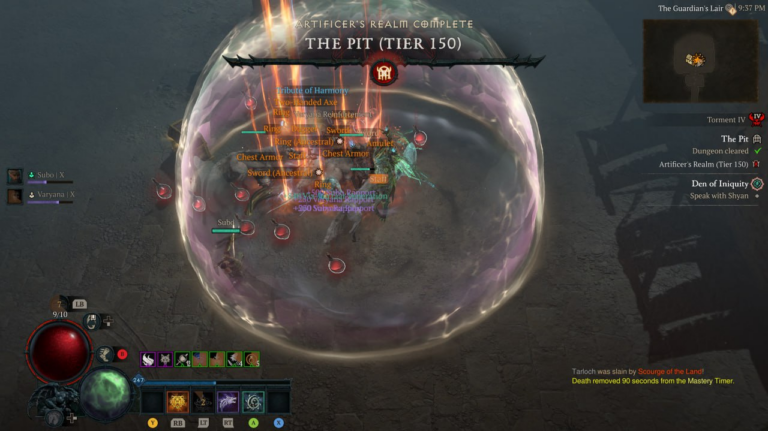The image size is (768, 431).
Task: Activate the orange roaring beast skill
Action: click(x=177, y=401)
